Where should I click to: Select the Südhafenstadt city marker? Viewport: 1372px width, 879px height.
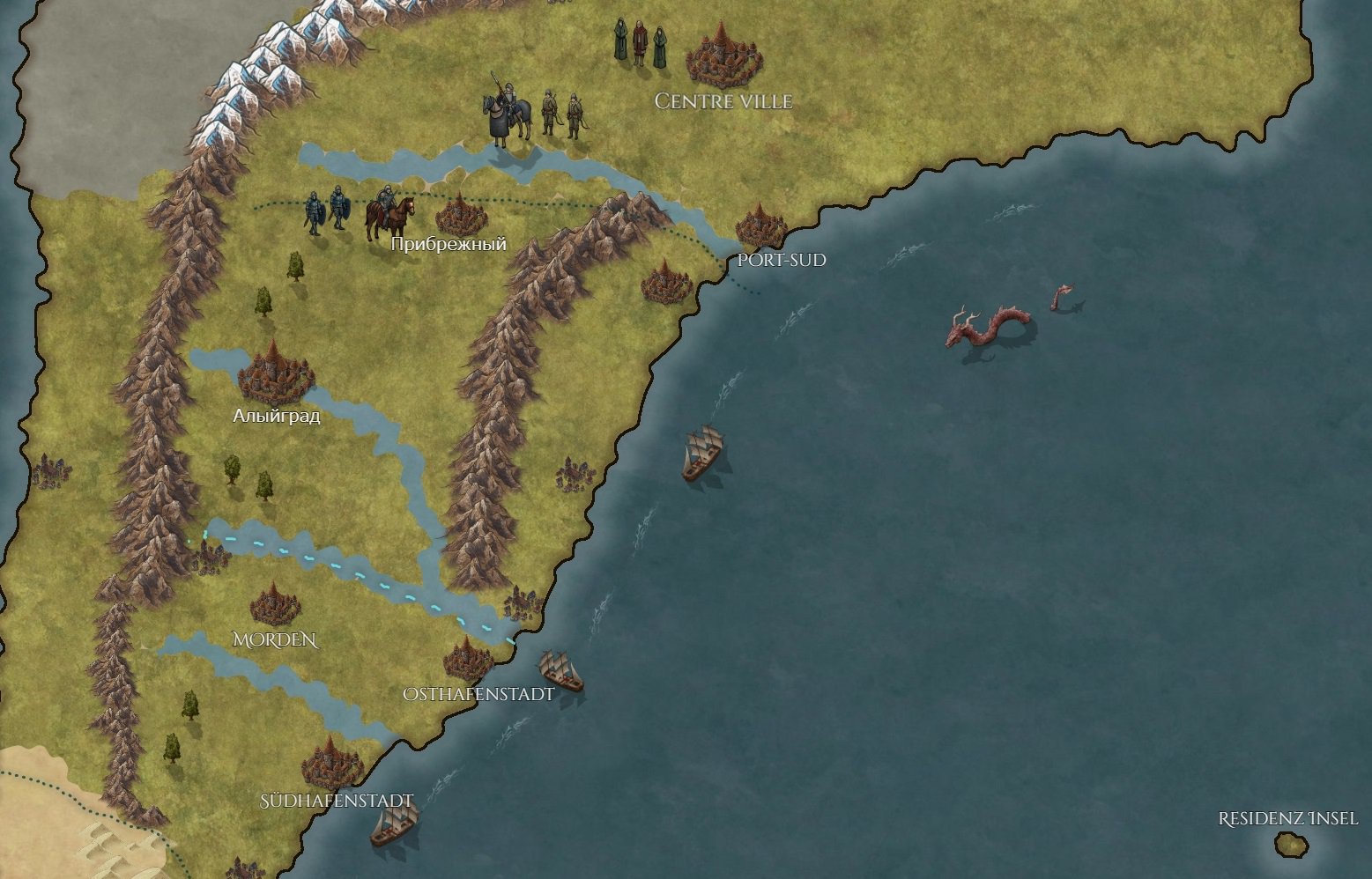click(332, 765)
